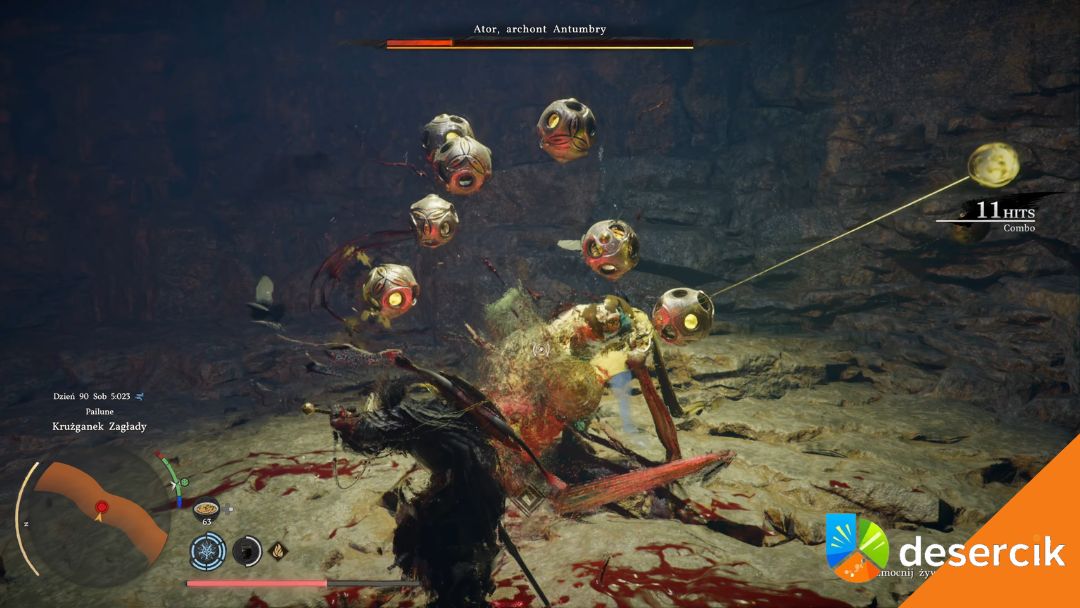Click the diamond-shaped flame icon
Screen dimensions: 1080x608
[x=277, y=549]
